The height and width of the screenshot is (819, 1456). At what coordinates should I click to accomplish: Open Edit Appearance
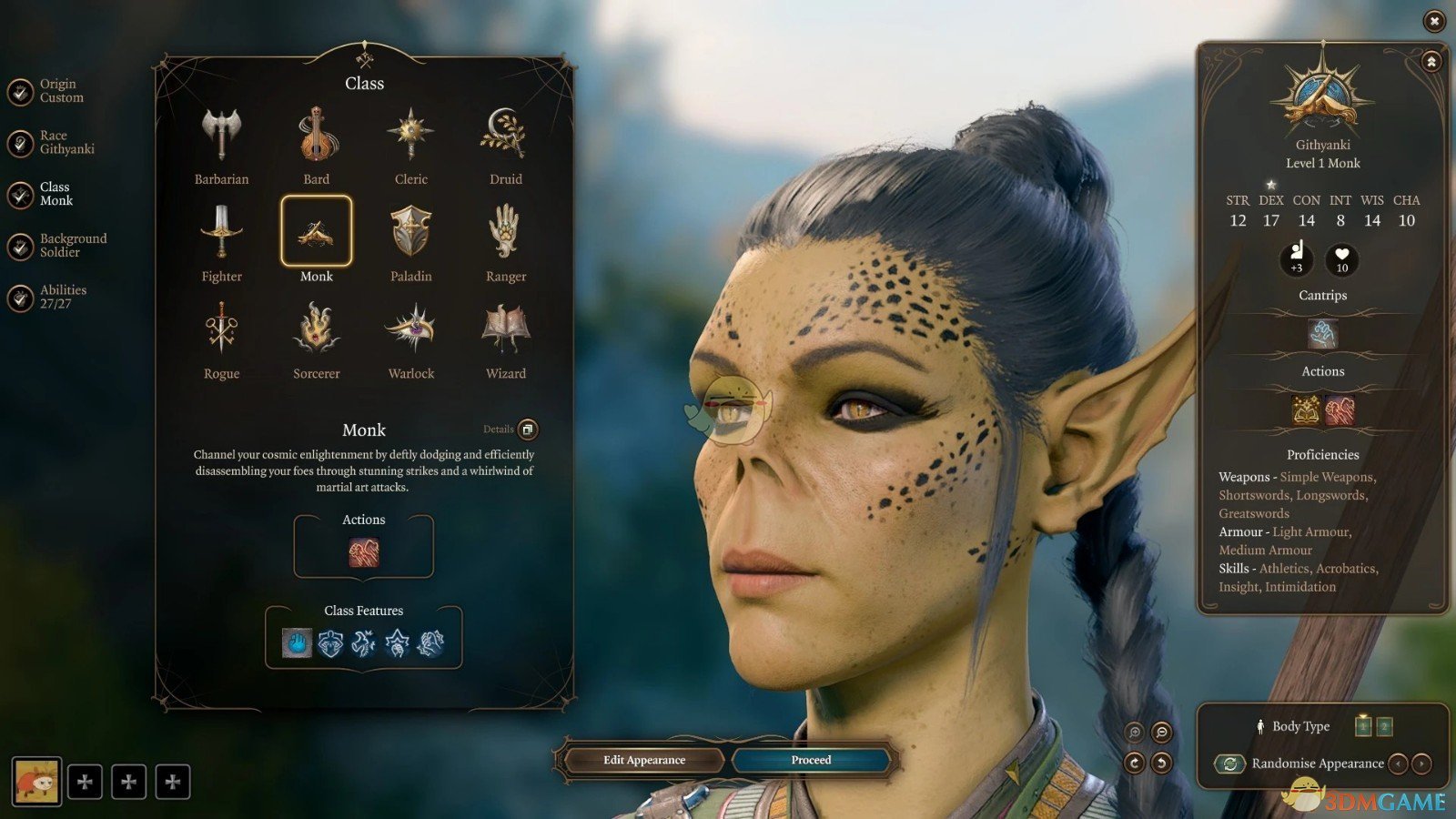[644, 760]
